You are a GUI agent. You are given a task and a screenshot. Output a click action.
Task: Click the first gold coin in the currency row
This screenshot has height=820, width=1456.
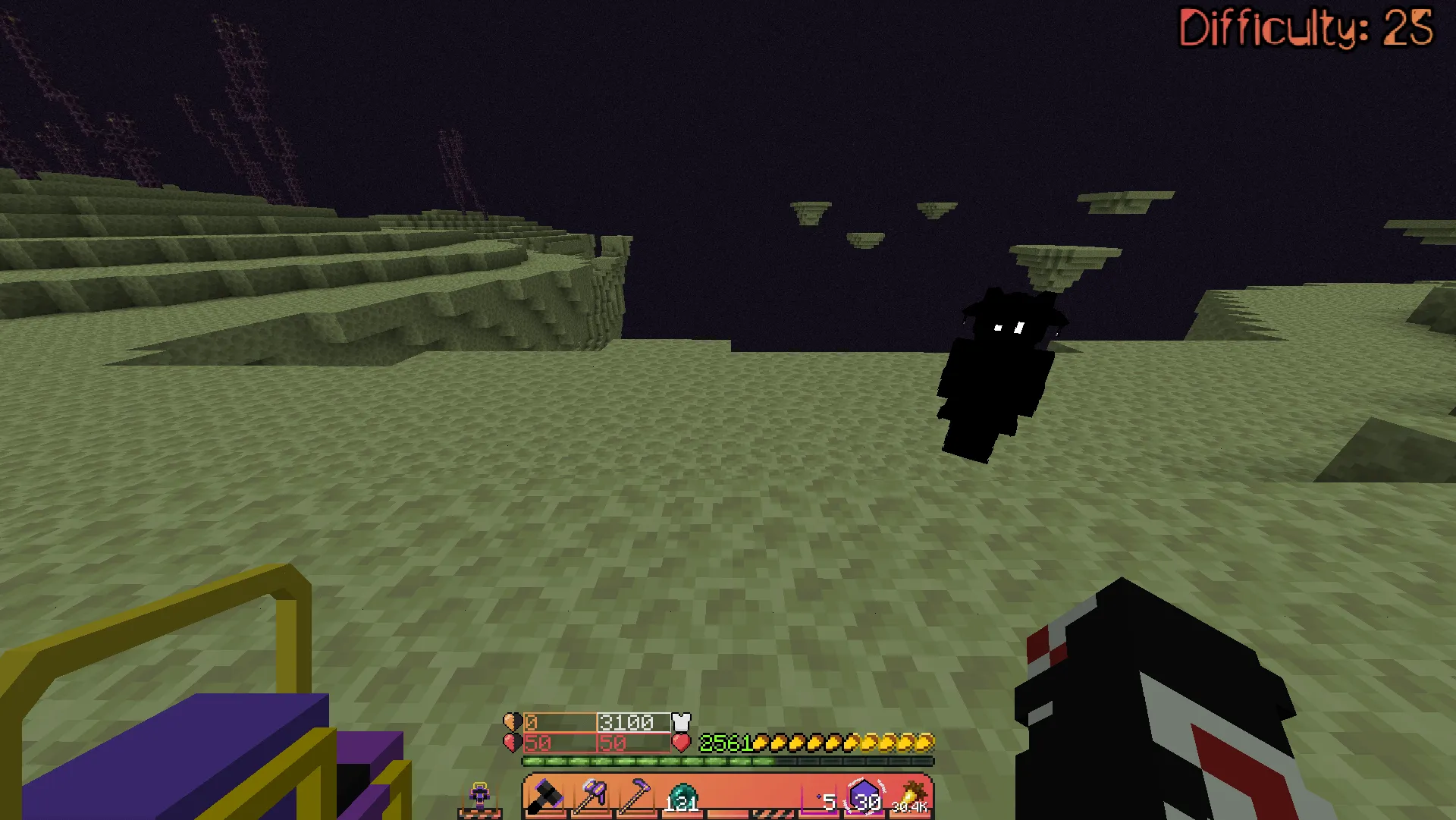click(x=761, y=743)
